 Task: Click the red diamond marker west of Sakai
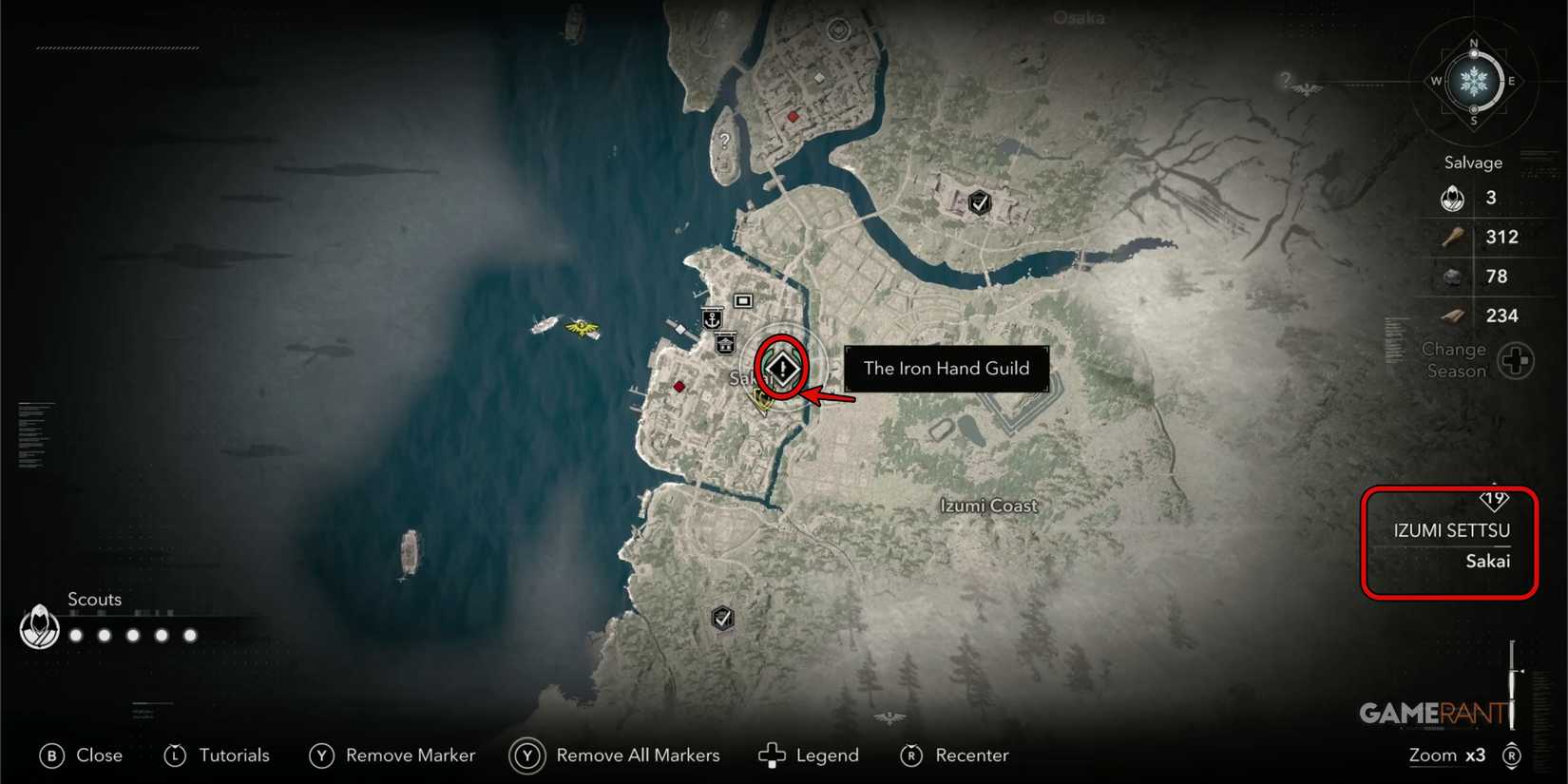coord(679,386)
